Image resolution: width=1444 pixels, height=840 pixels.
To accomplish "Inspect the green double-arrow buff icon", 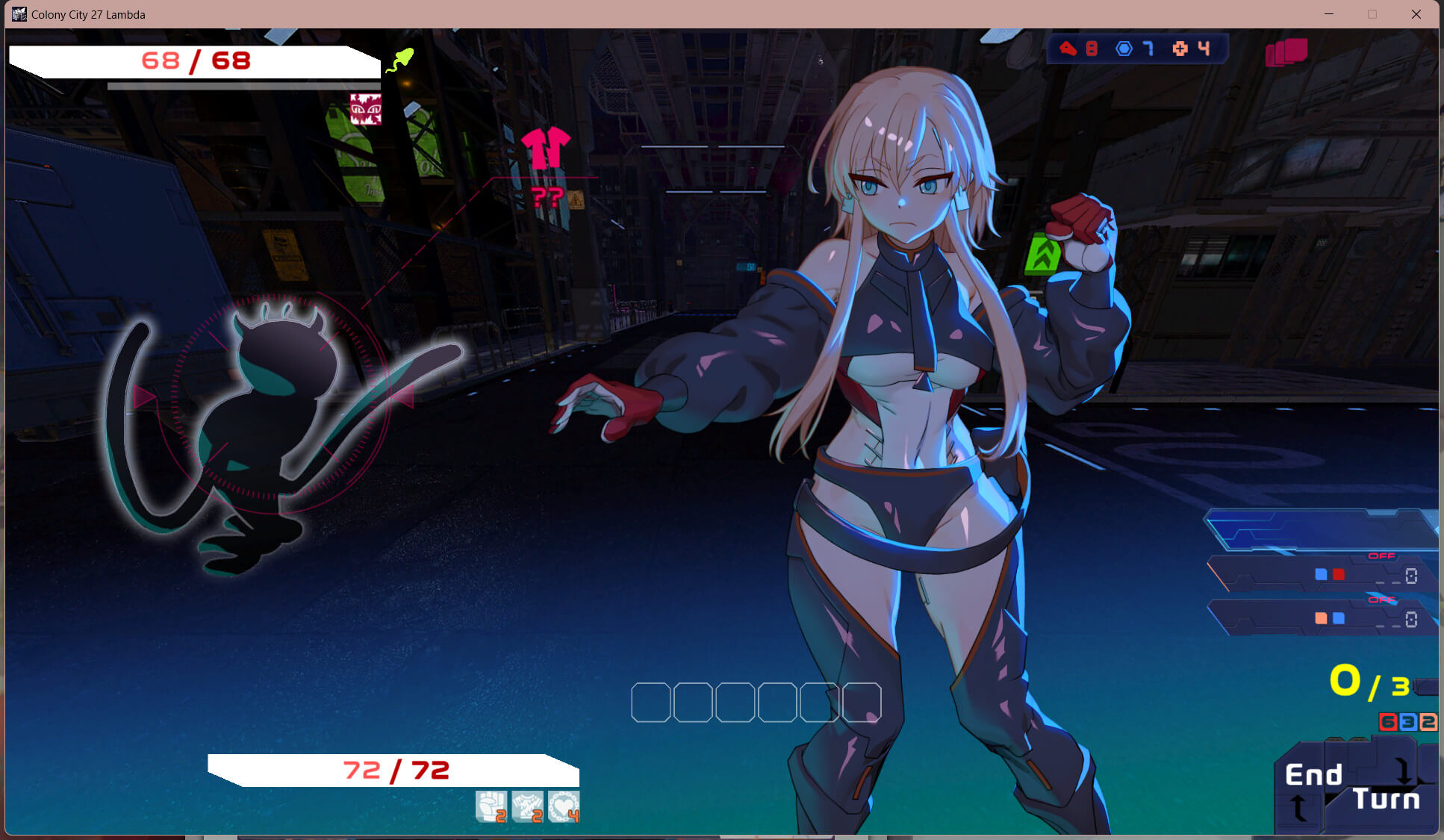I will 1043,254.
